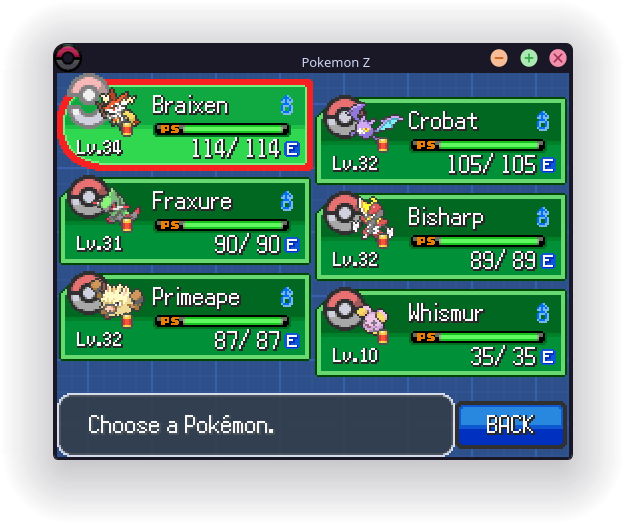Click the BACK button
The width and height of the screenshot is (626, 526).
point(511,425)
